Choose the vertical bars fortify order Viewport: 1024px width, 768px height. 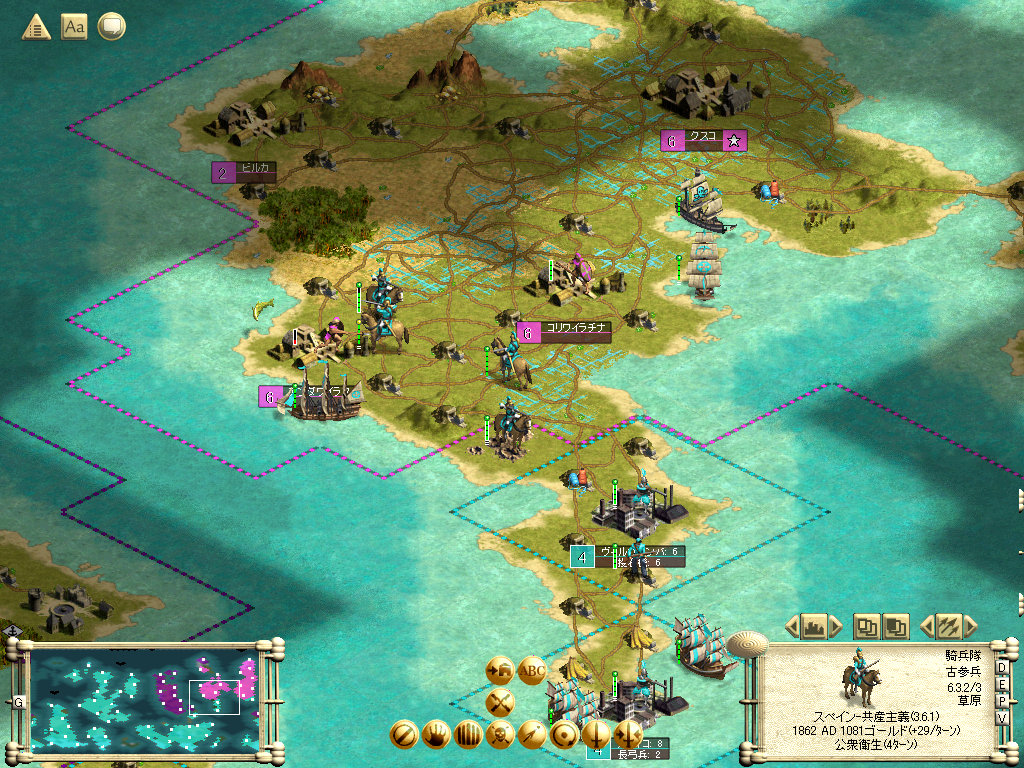coord(468,735)
